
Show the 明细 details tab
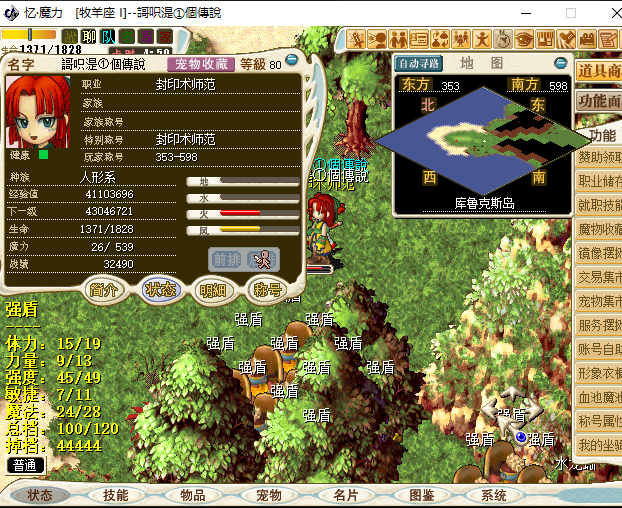click(213, 290)
